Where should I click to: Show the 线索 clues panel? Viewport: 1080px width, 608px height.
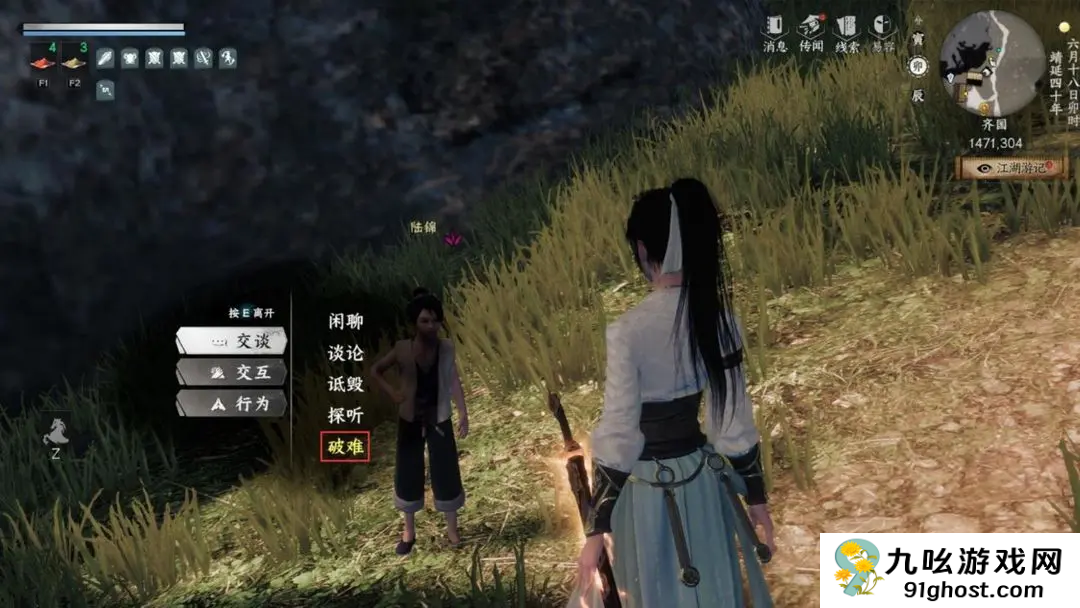846,32
